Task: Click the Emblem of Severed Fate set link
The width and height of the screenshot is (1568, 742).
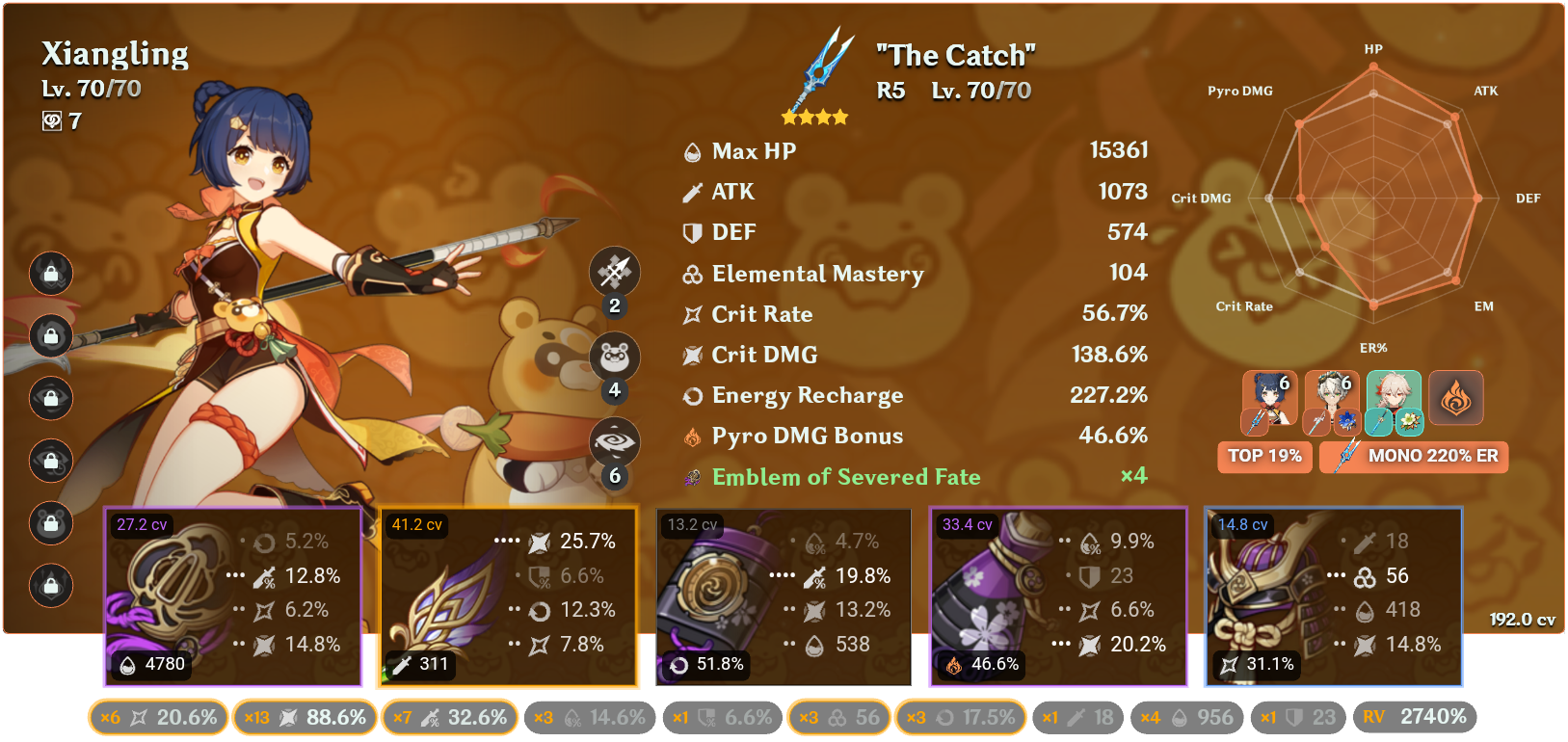Action: 844,476
